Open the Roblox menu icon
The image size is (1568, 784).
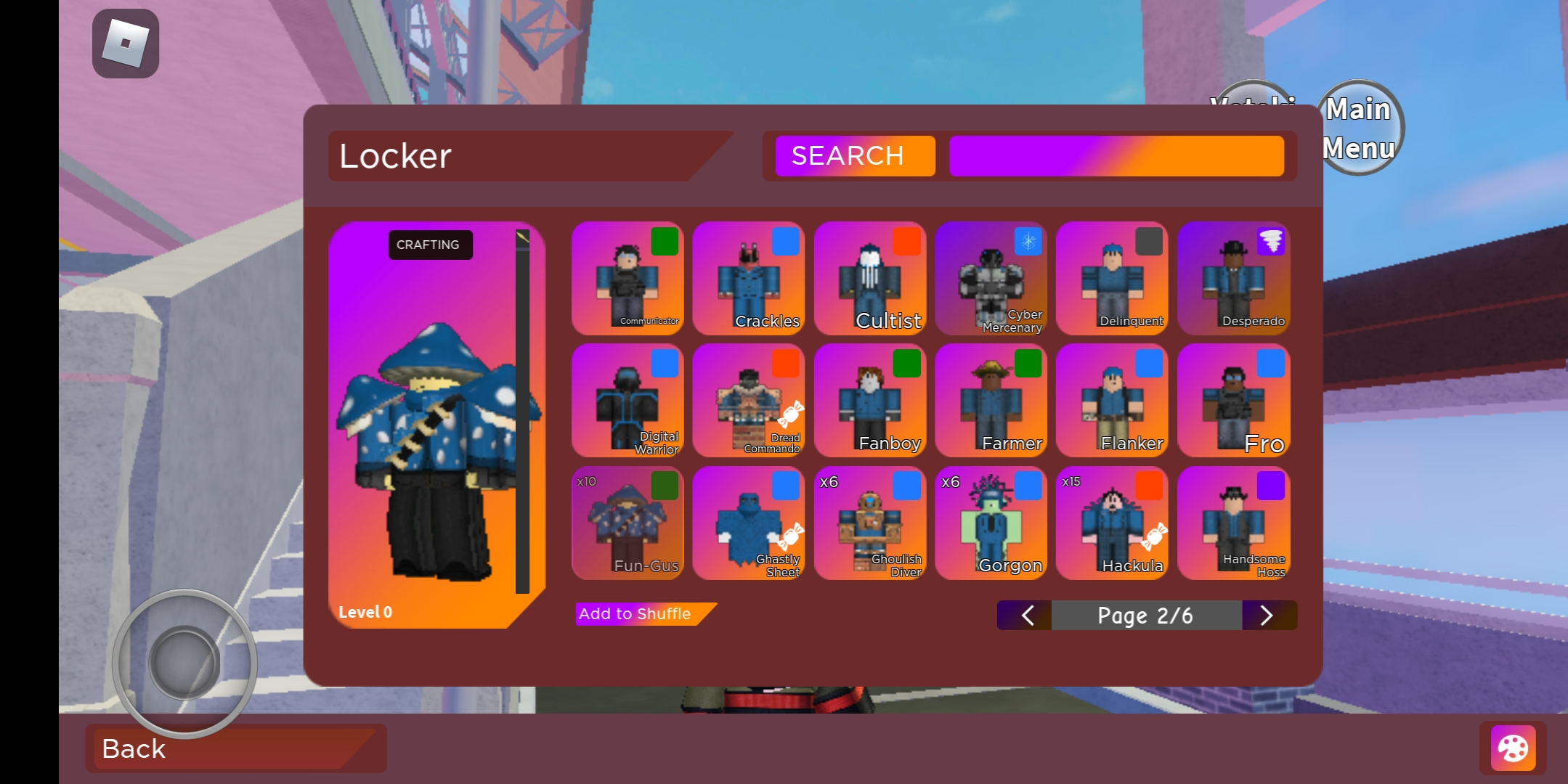(126, 44)
